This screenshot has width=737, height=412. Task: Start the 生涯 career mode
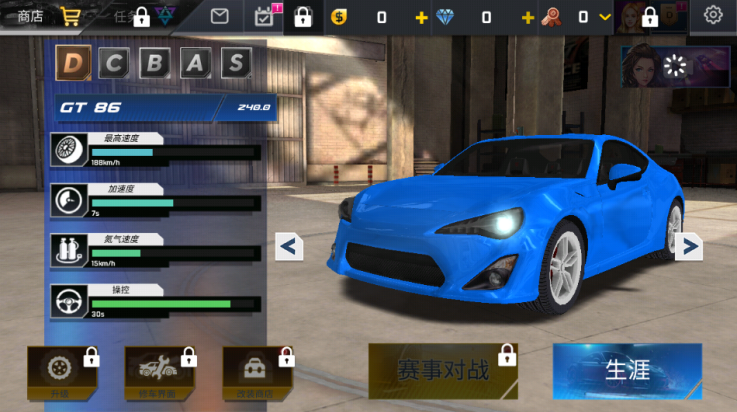point(627,371)
